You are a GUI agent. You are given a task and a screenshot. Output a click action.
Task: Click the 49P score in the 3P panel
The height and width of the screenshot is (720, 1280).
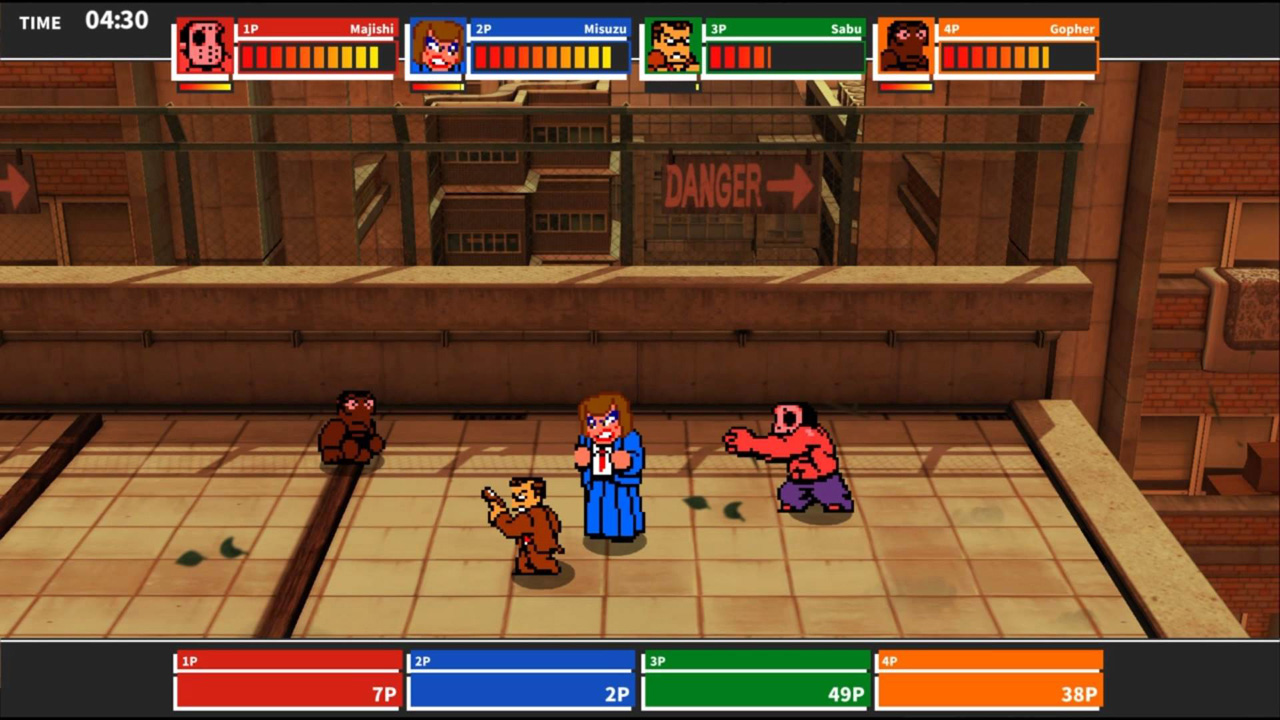tap(843, 693)
